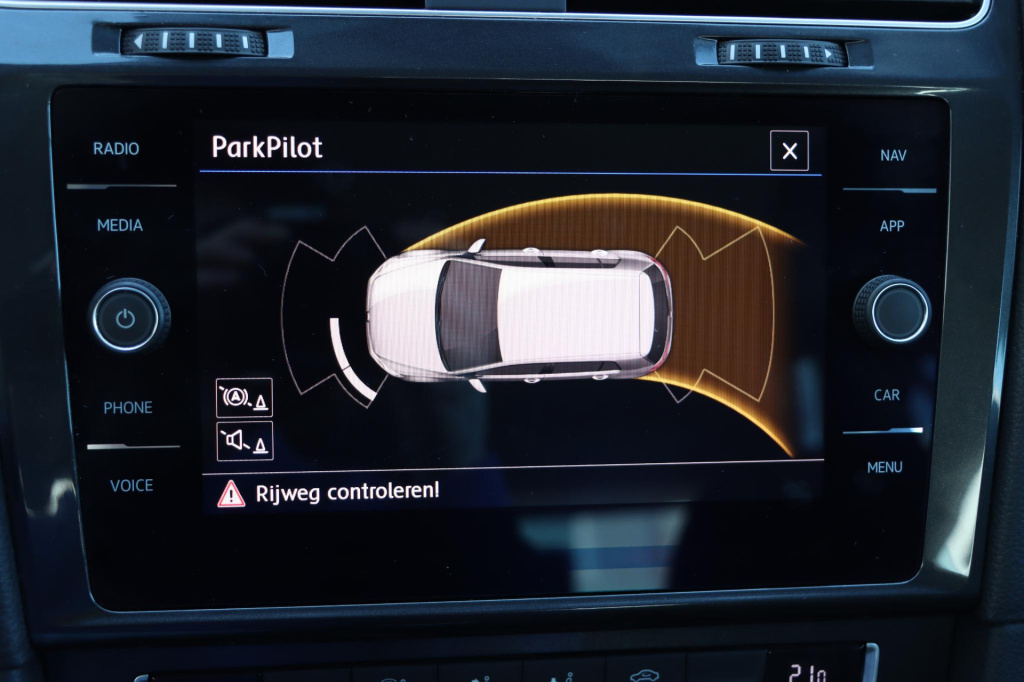Activate VOICE control
The image size is (1024, 682).
coord(131,486)
